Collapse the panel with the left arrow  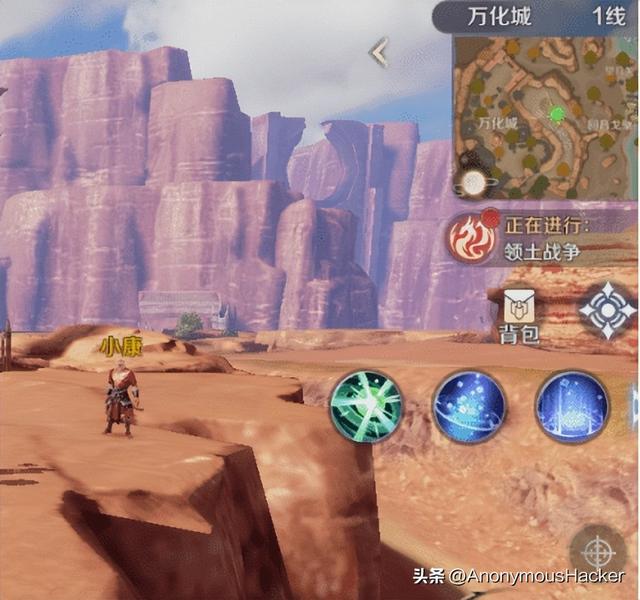click(379, 52)
